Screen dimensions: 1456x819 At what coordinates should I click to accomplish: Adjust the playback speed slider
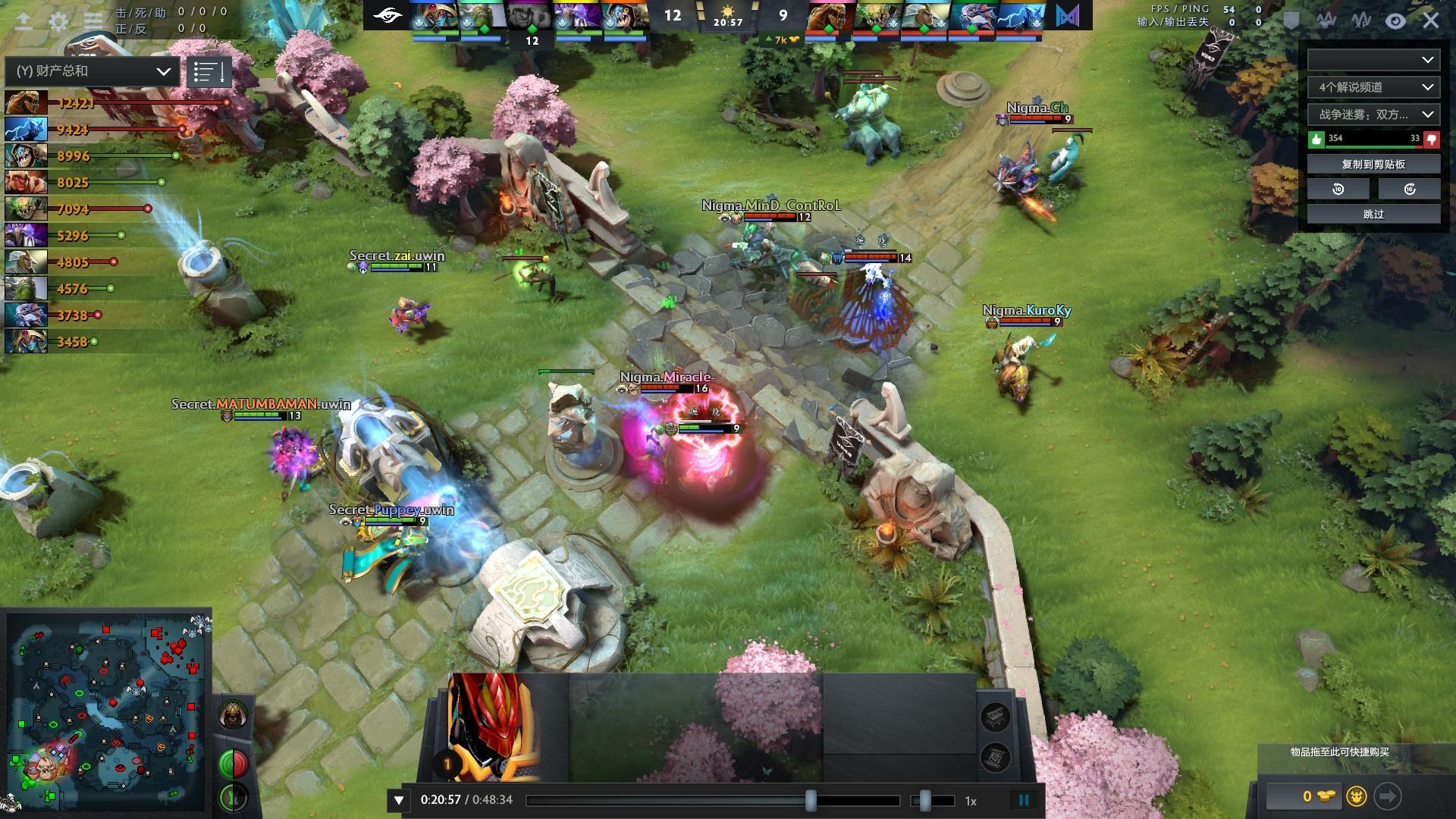[925, 800]
